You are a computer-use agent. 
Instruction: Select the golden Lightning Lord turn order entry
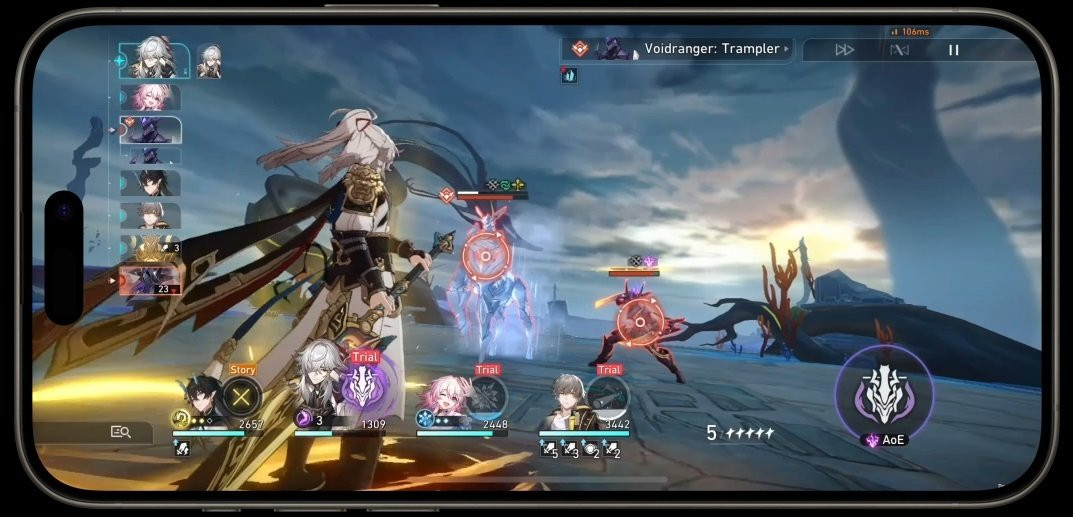152,247
